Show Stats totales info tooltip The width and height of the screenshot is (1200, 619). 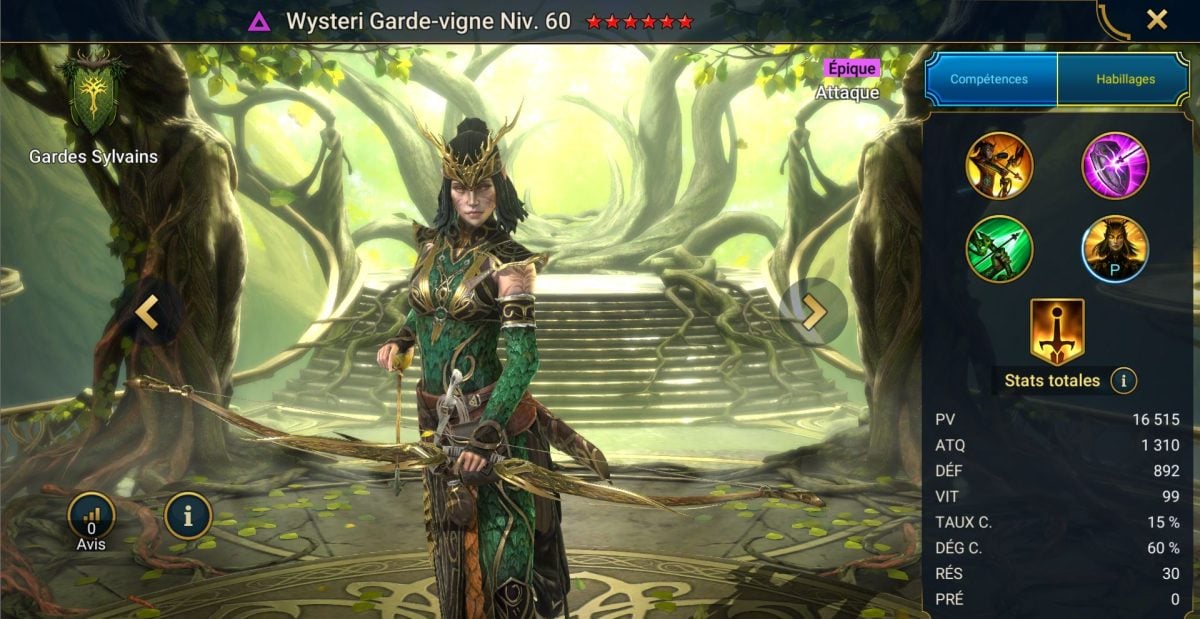(x=1123, y=381)
